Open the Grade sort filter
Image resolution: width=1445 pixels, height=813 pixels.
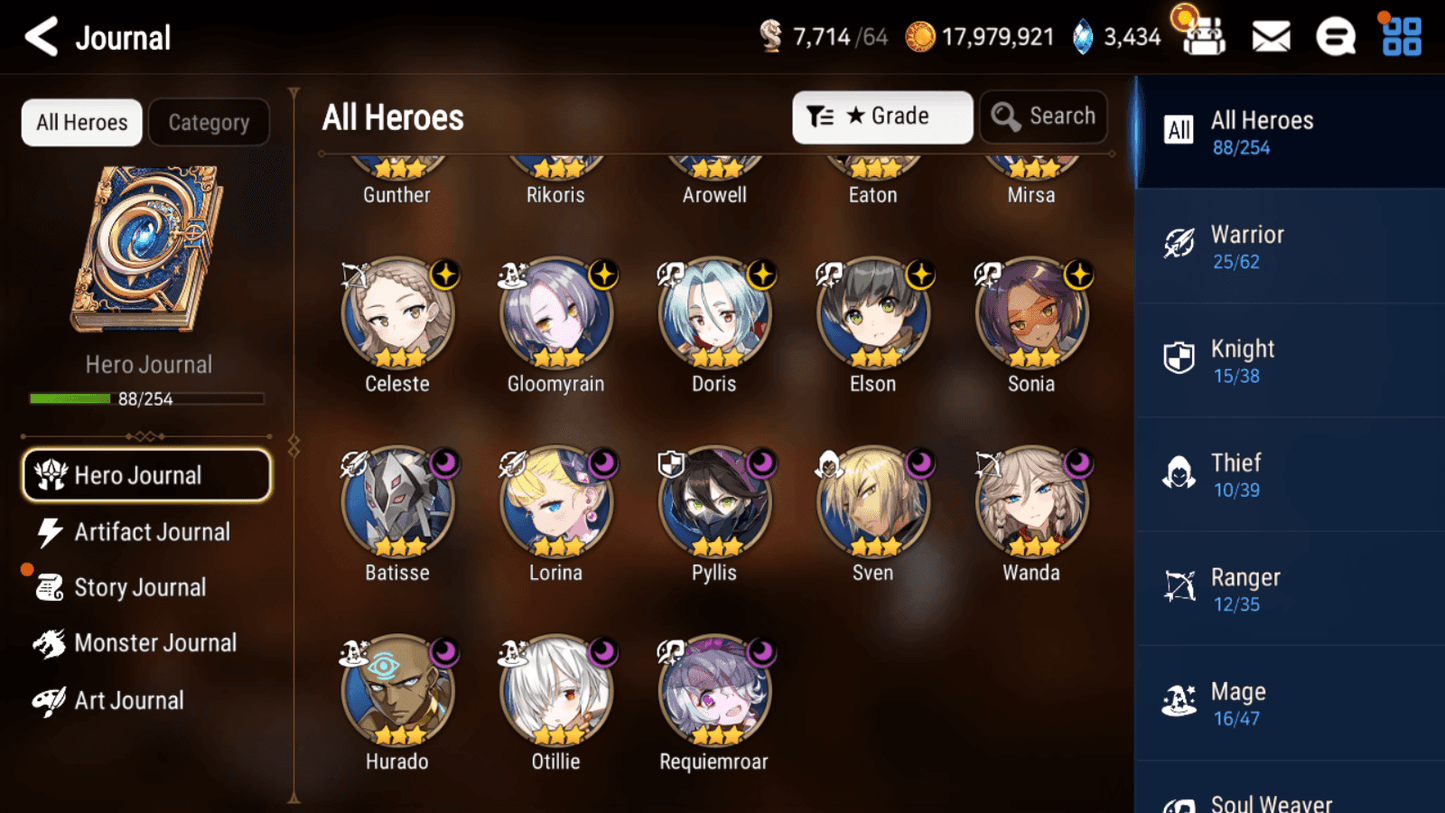[882, 117]
